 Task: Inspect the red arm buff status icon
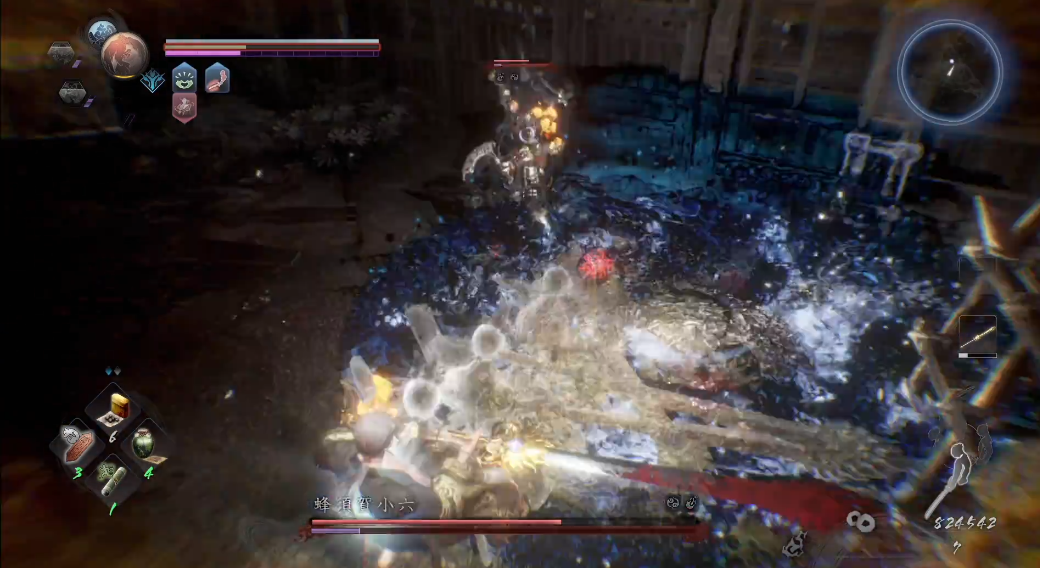[217, 77]
